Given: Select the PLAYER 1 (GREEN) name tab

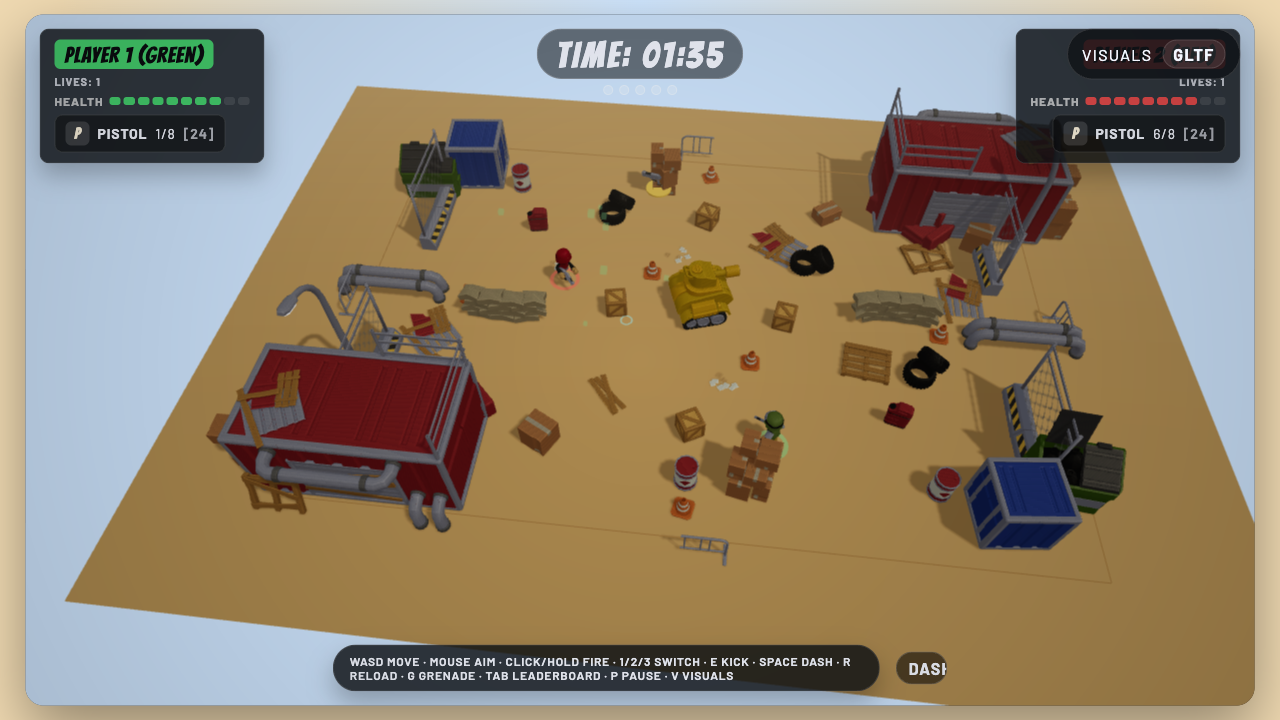Looking at the screenshot, I should coord(133,53).
